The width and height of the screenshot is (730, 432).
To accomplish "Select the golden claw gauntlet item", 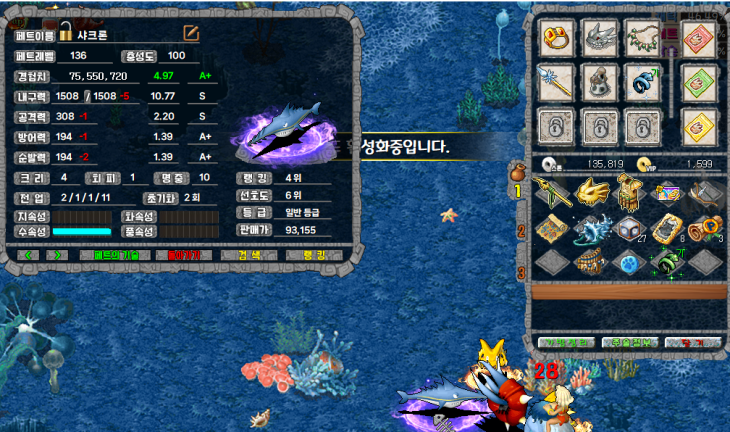I will tap(593, 190).
